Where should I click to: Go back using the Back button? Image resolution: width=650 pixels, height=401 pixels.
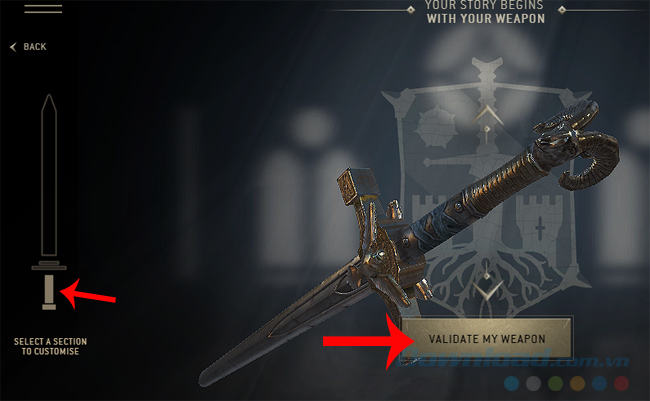[x=29, y=47]
